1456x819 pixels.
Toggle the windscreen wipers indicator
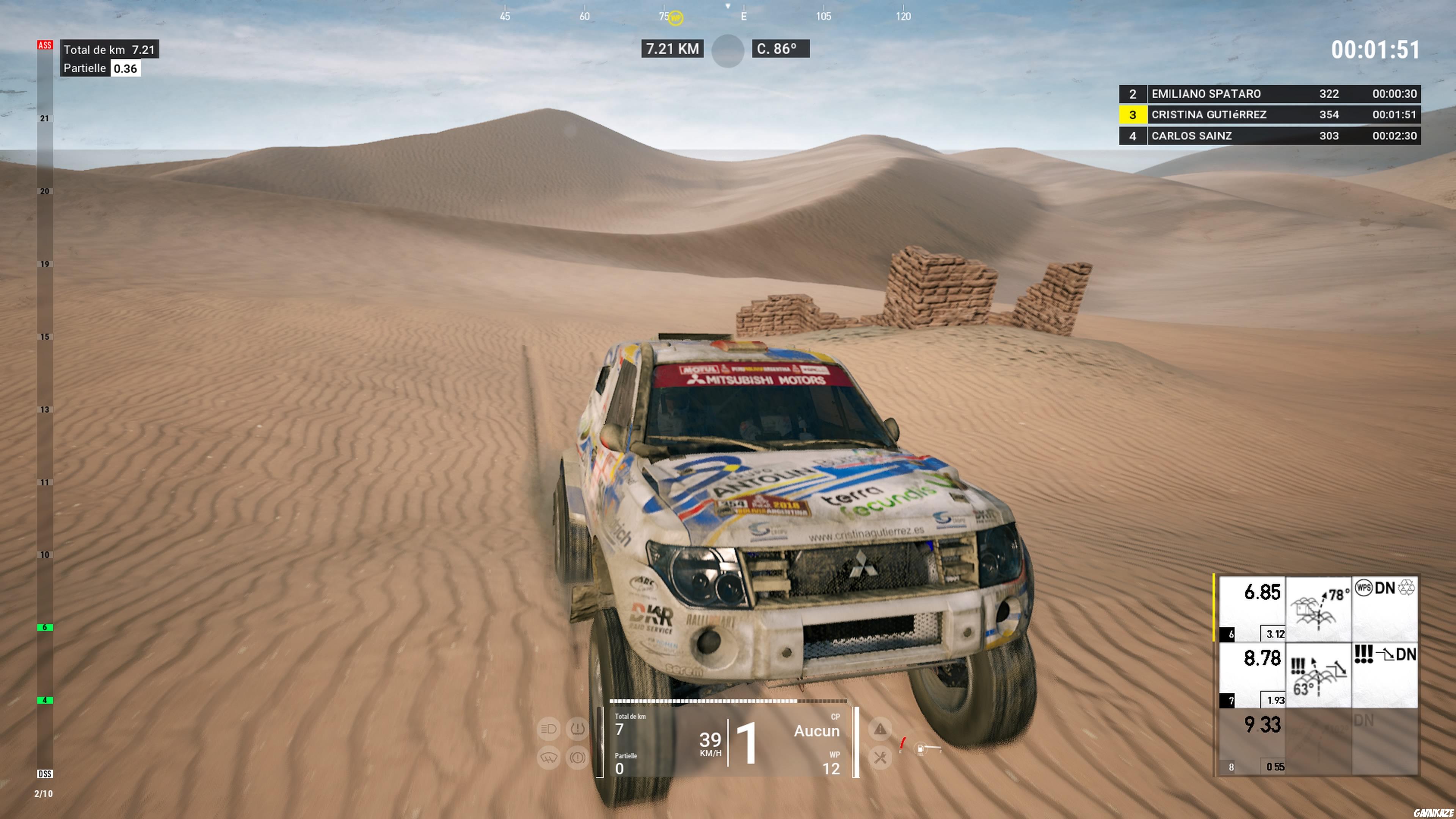point(549,758)
